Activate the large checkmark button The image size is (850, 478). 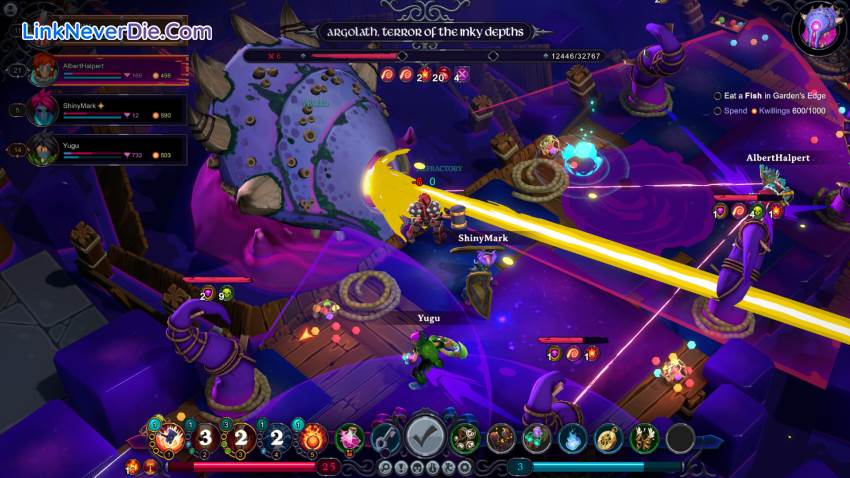pyautogui.click(x=425, y=436)
